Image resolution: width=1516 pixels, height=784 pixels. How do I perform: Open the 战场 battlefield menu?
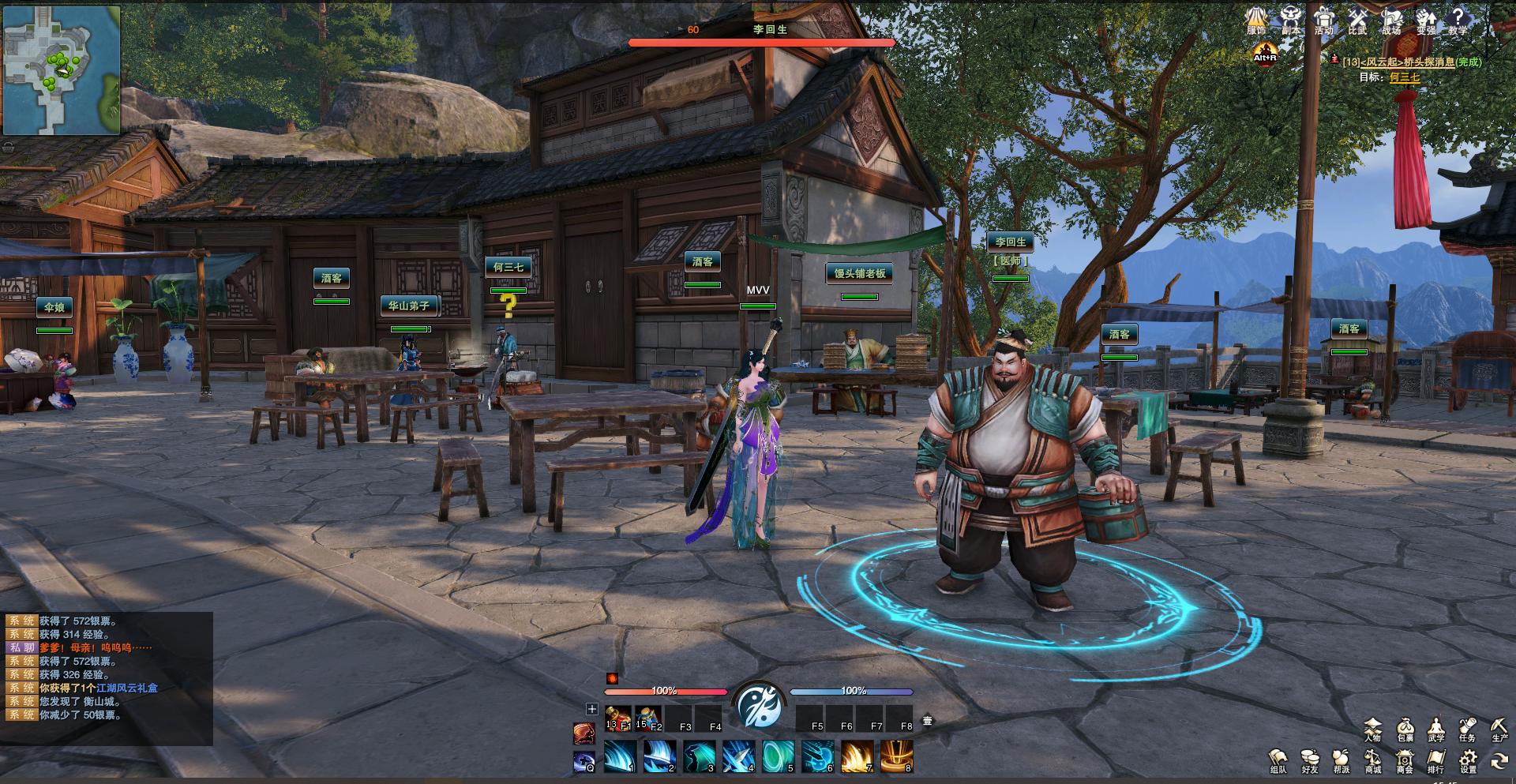point(1391,19)
